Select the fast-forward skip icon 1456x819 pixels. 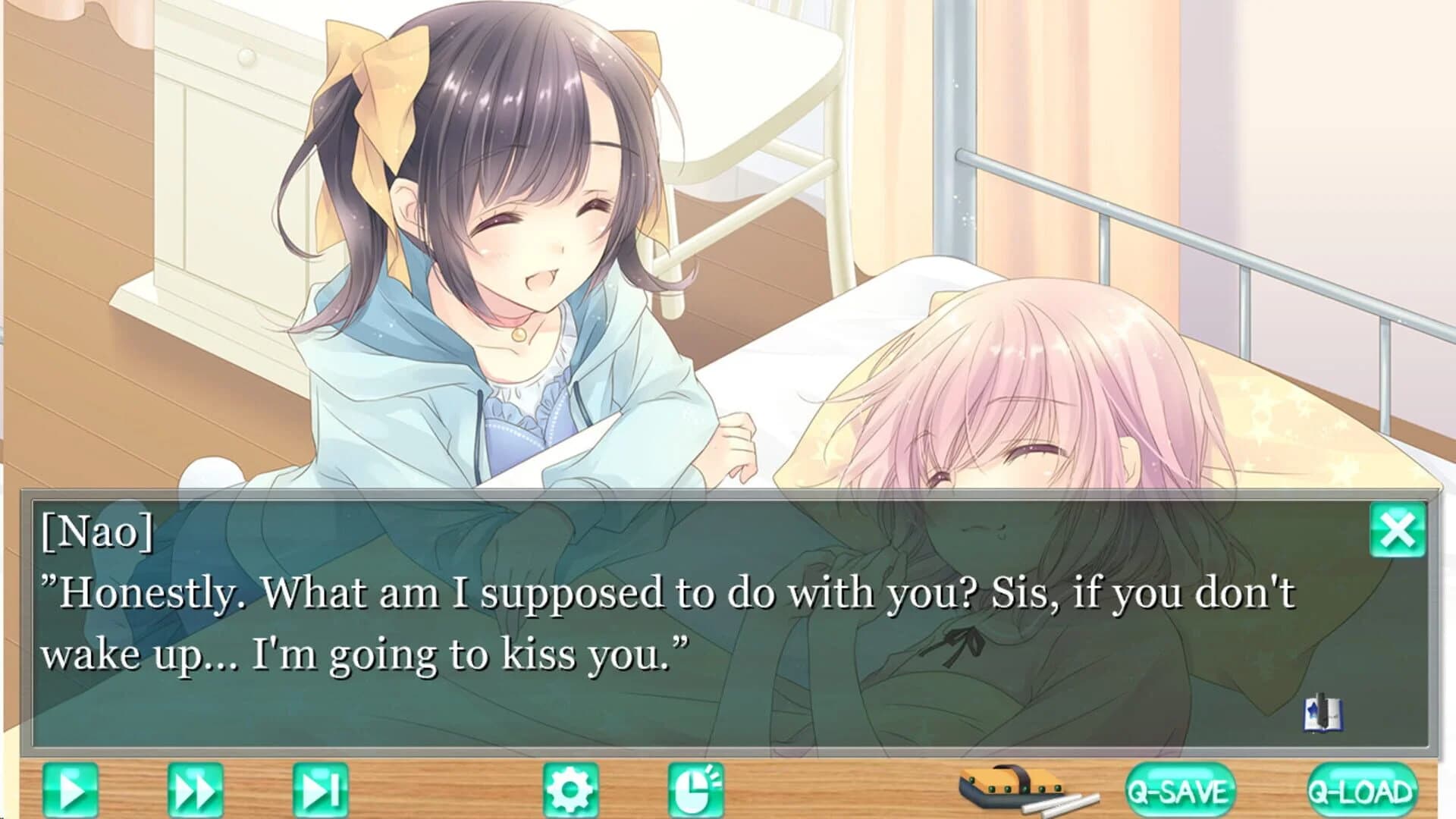click(x=196, y=789)
